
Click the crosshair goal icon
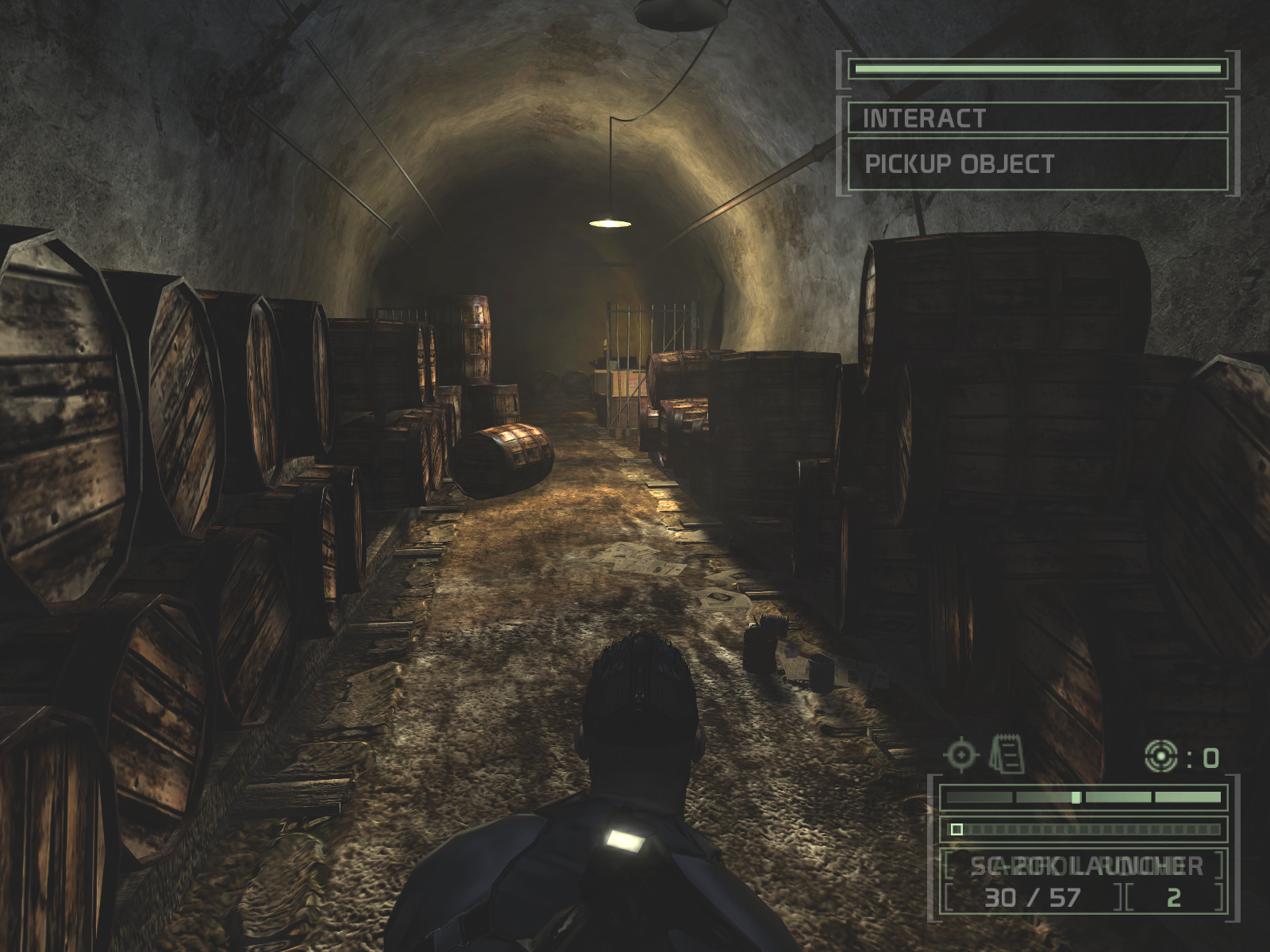tap(960, 754)
